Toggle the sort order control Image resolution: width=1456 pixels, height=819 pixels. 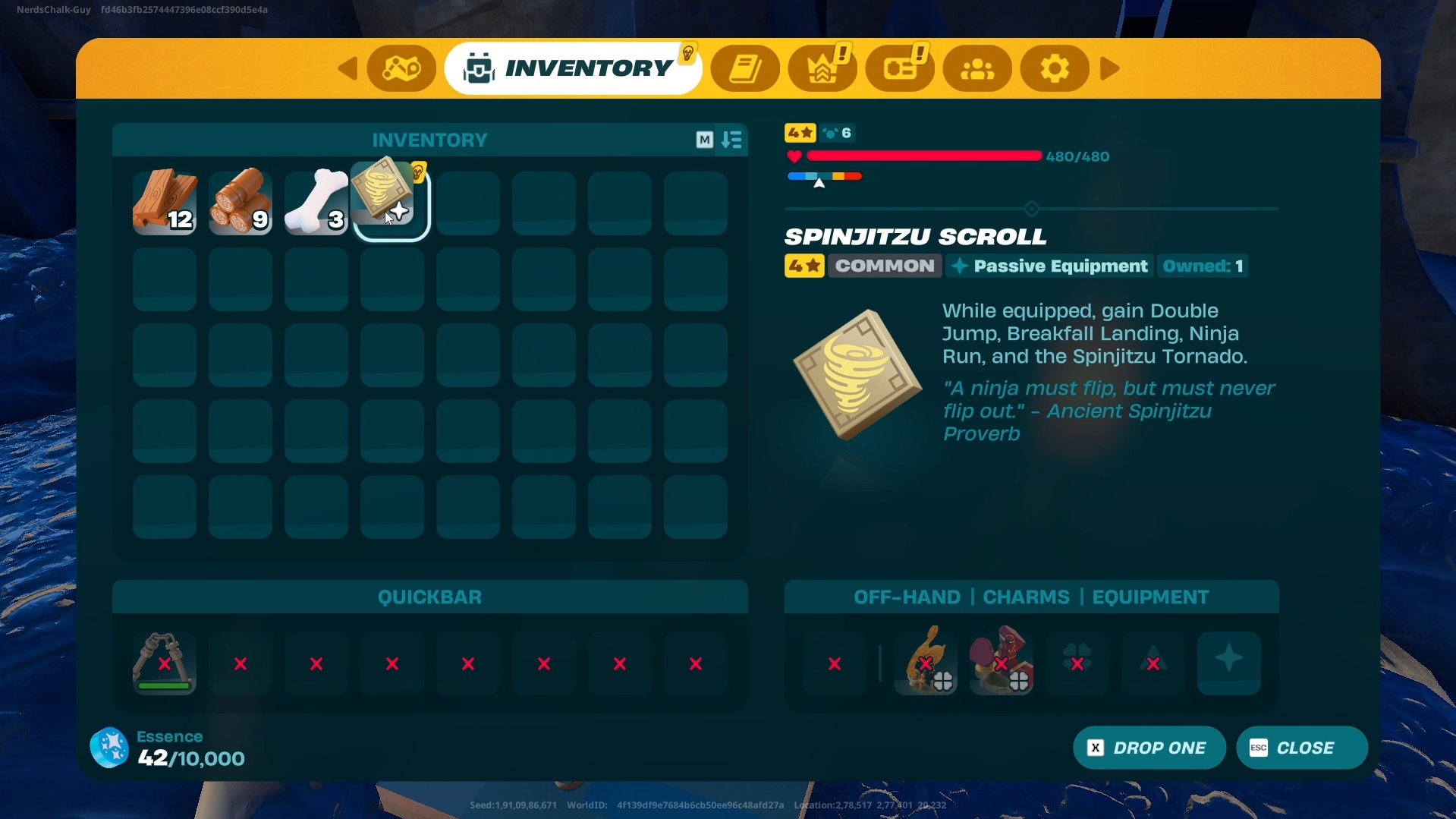click(731, 140)
